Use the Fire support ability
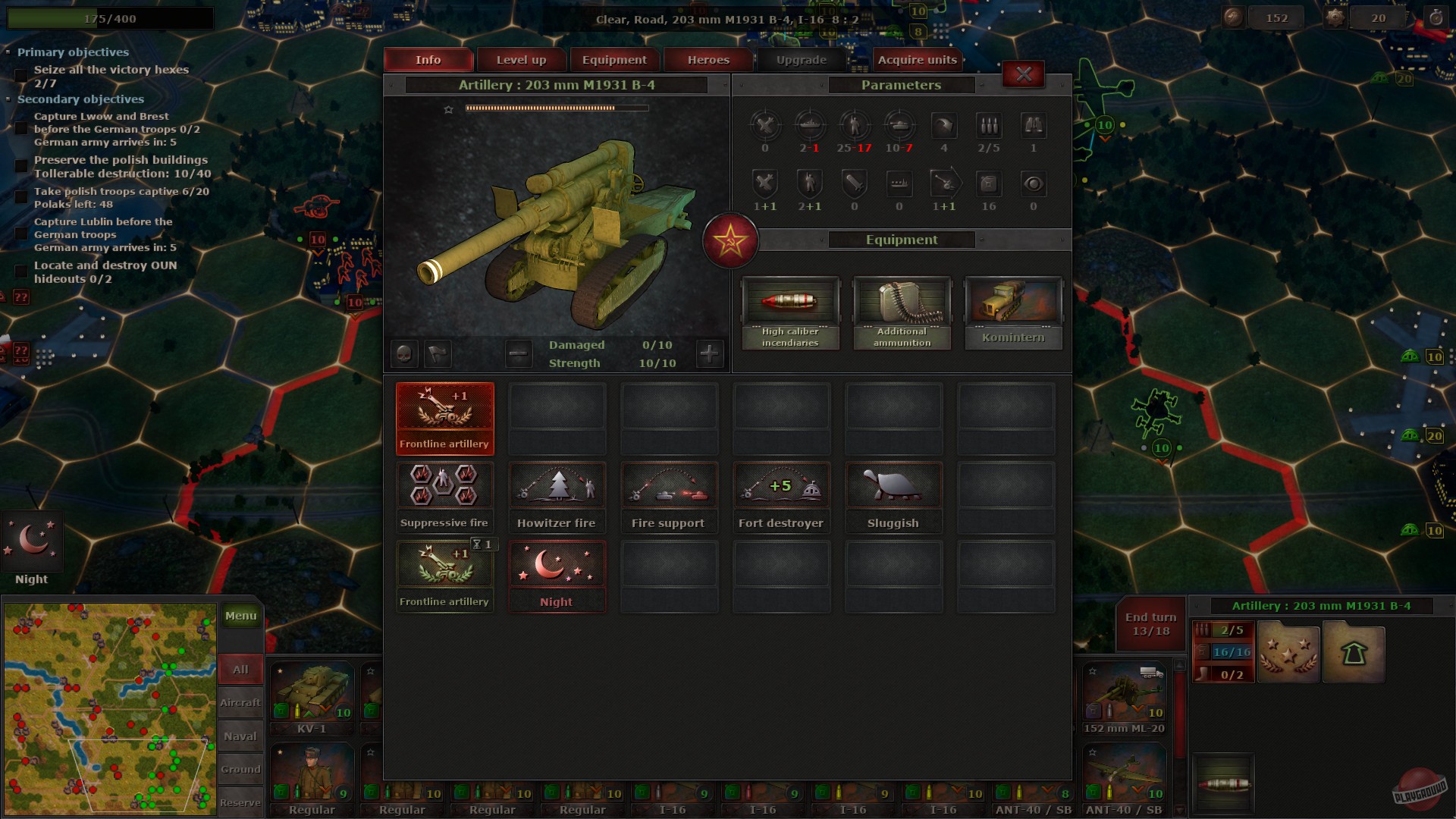The image size is (1456, 819). [669, 497]
